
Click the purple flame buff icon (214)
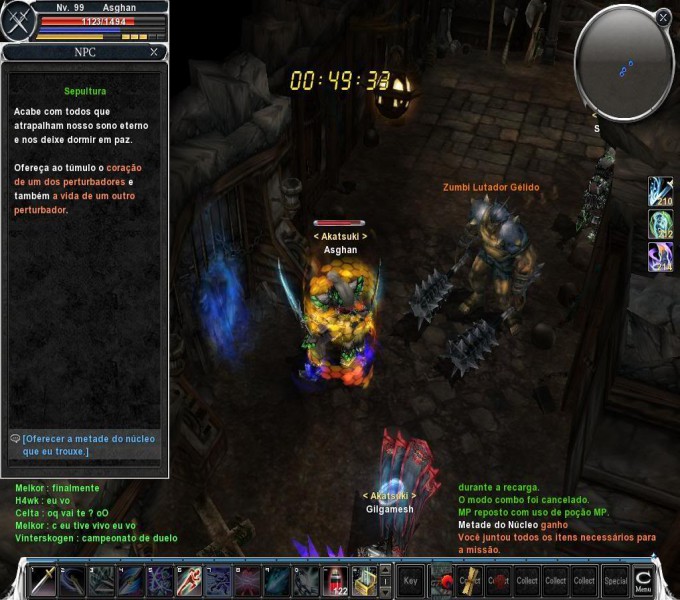click(x=660, y=256)
